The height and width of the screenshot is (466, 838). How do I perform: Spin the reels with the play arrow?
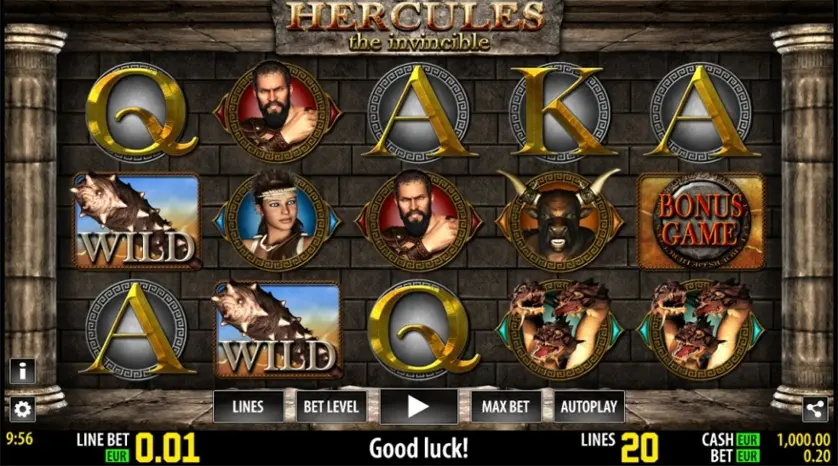click(418, 407)
